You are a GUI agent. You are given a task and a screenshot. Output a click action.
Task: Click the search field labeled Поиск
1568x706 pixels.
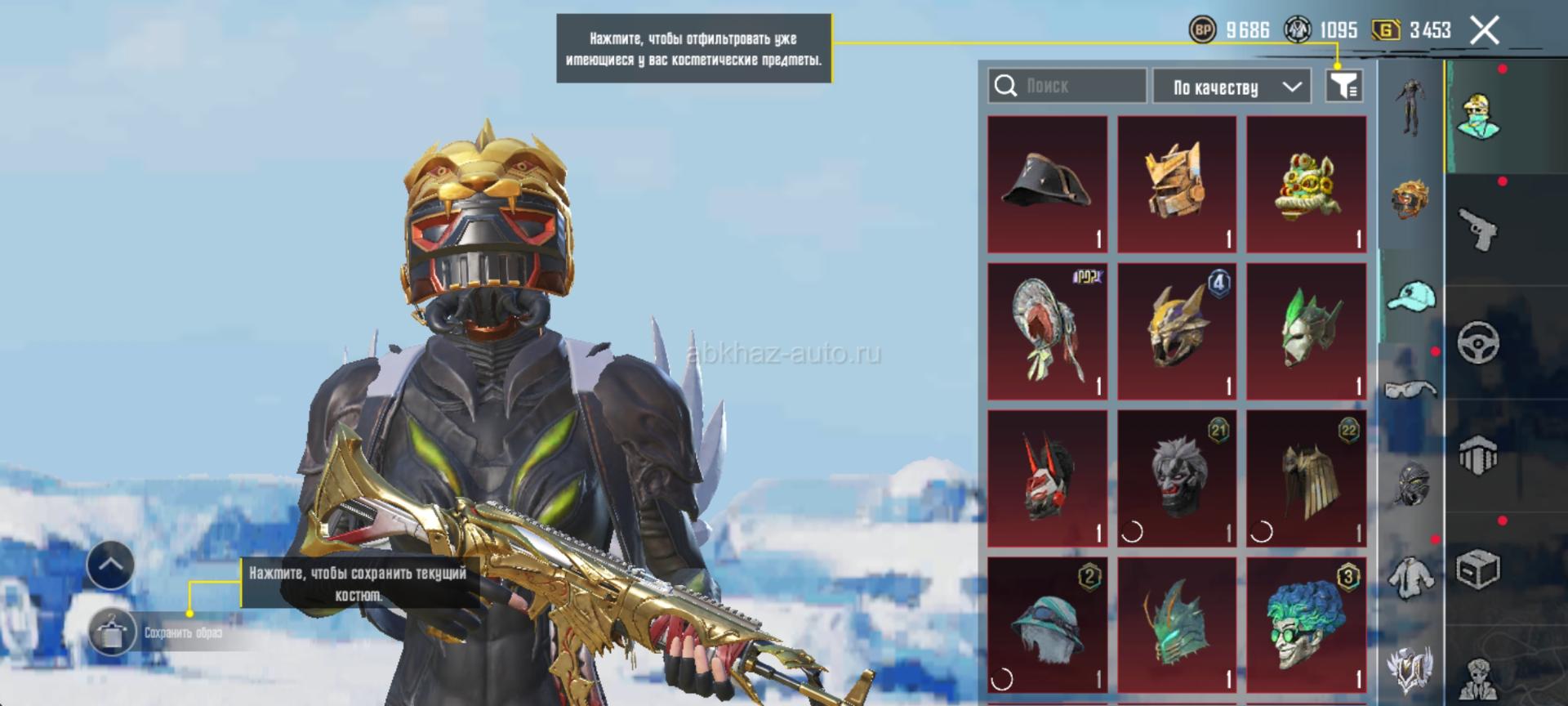coord(1067,86)
